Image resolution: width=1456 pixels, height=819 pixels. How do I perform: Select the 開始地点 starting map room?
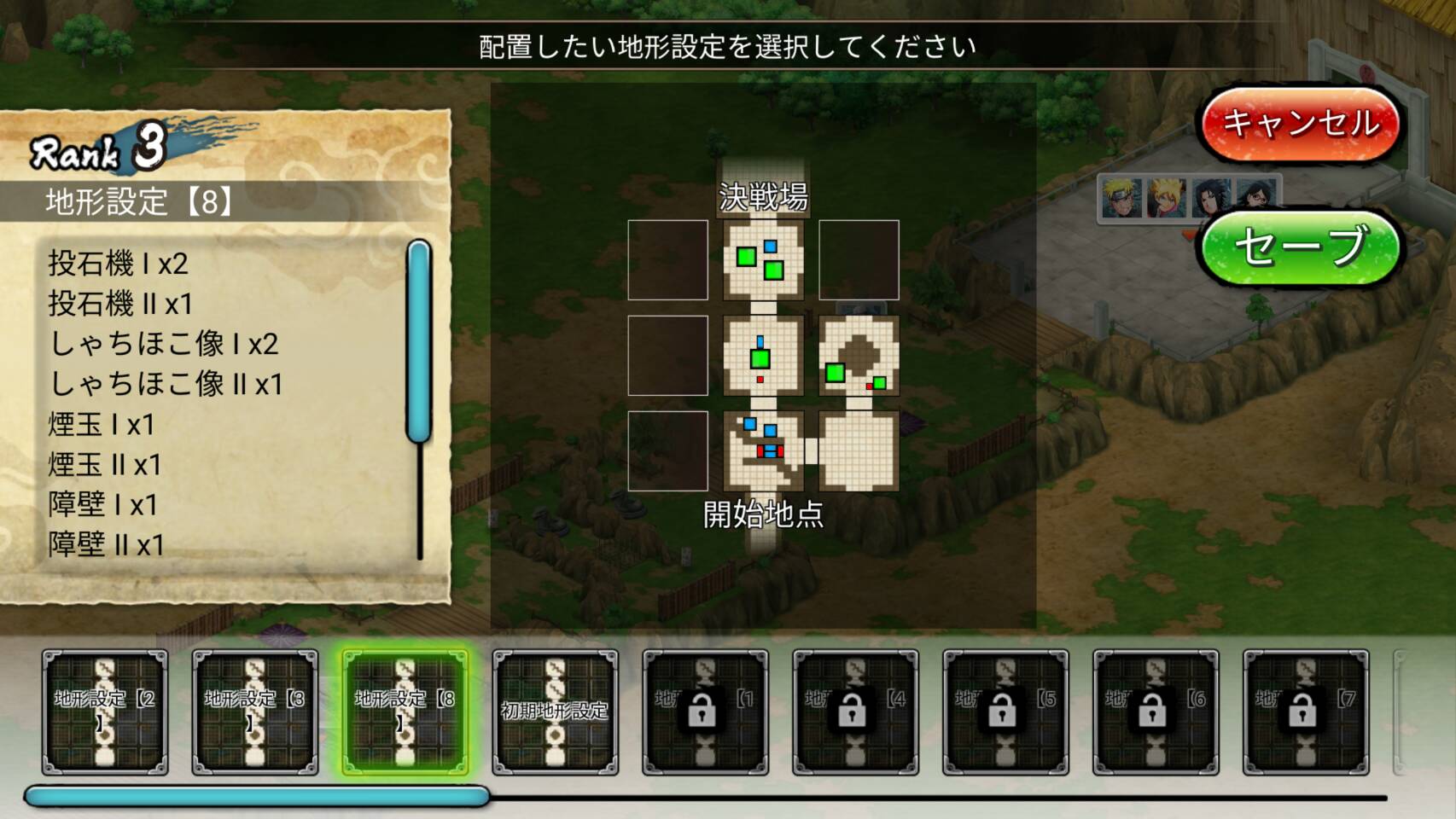point(763,450)
